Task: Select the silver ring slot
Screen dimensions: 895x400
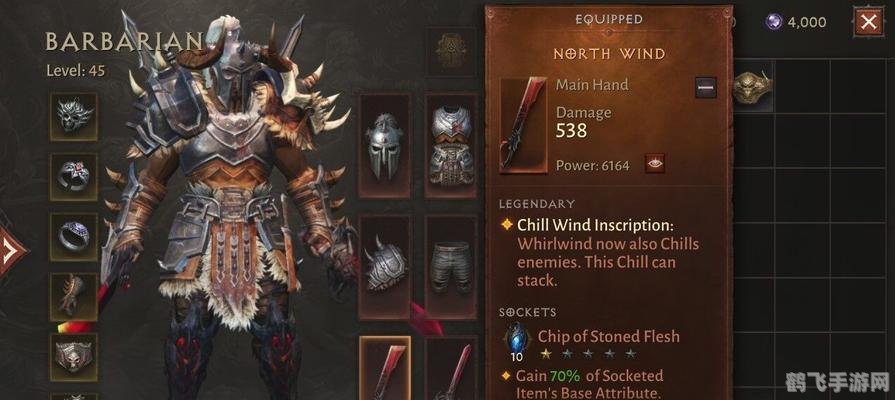Action: pyautogui.click(x=74, y=237)
